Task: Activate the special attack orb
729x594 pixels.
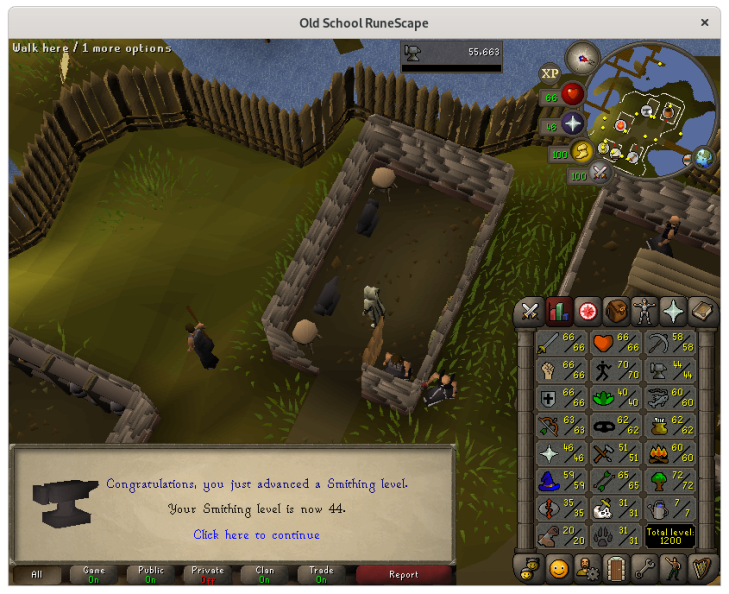Action: tap(600, 174)
